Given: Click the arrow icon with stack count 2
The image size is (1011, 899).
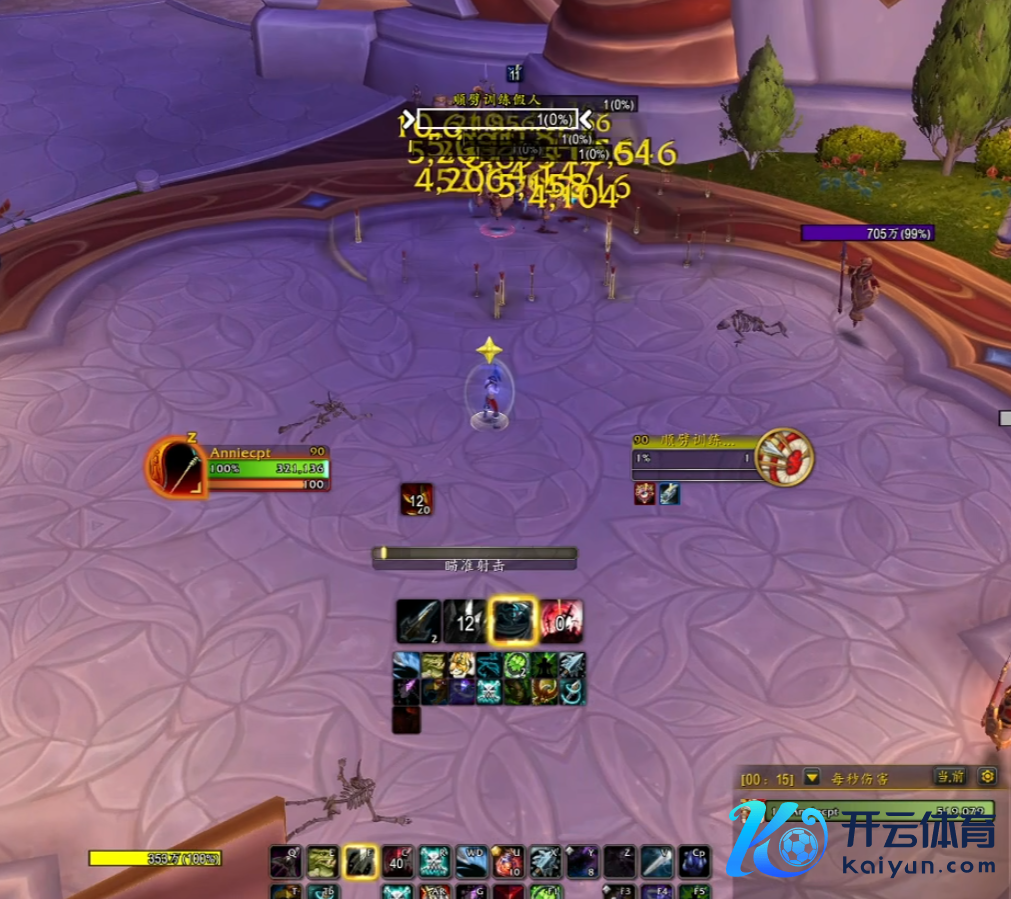Looking at the screenshot, I should (x=417, y=621).
